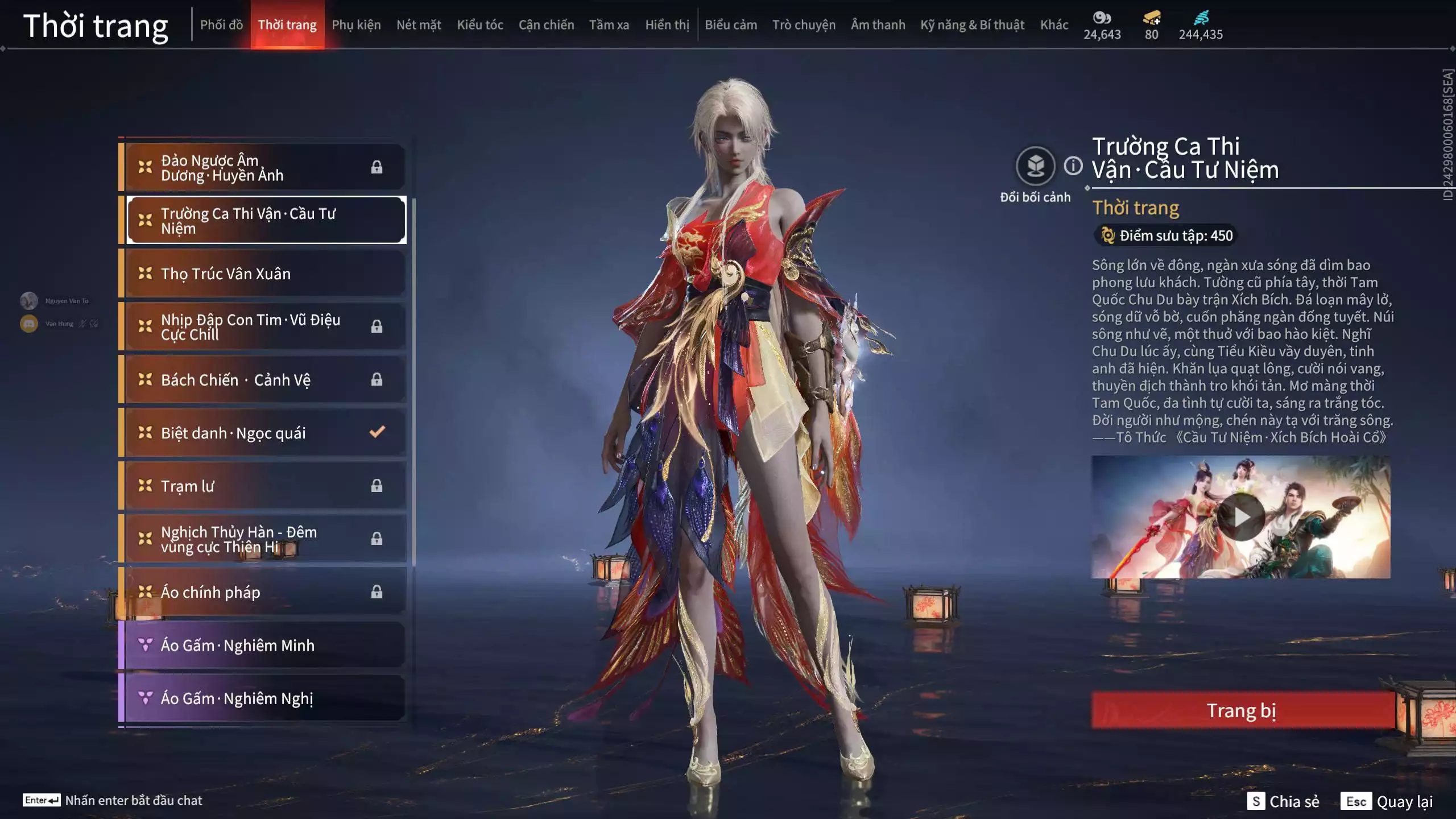The width and height of the screenshot is (1456, 819).
Task: Share the outfit using Chia sẻ
Action: (1283, 801)
